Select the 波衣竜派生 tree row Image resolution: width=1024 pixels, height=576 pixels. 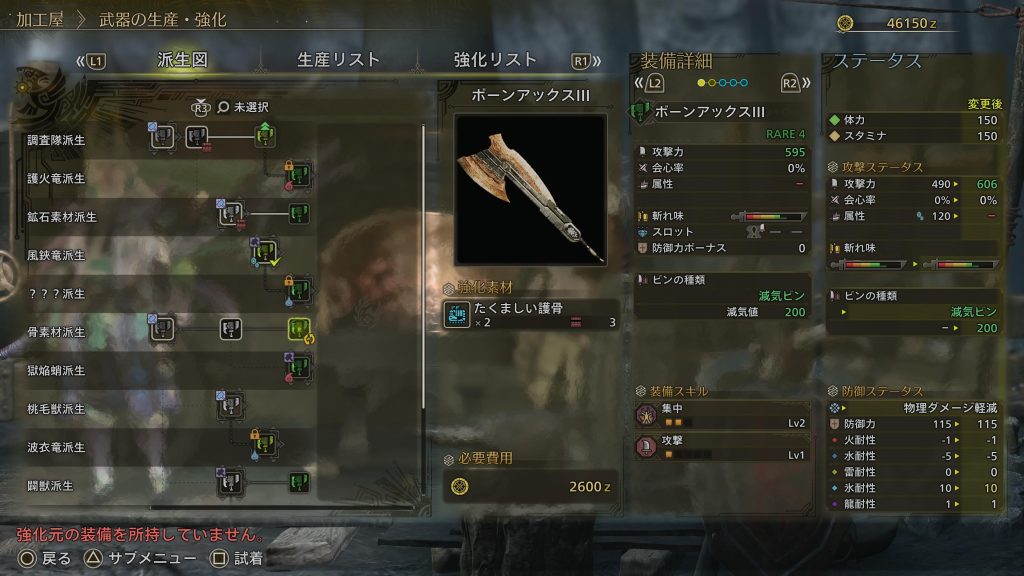[59, 447]
